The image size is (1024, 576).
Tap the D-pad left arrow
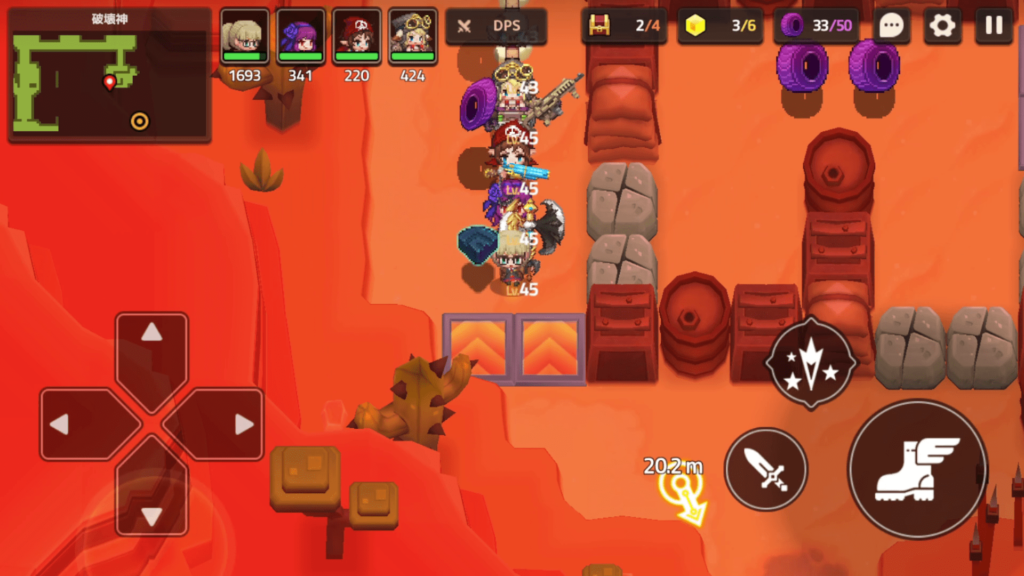74,424
